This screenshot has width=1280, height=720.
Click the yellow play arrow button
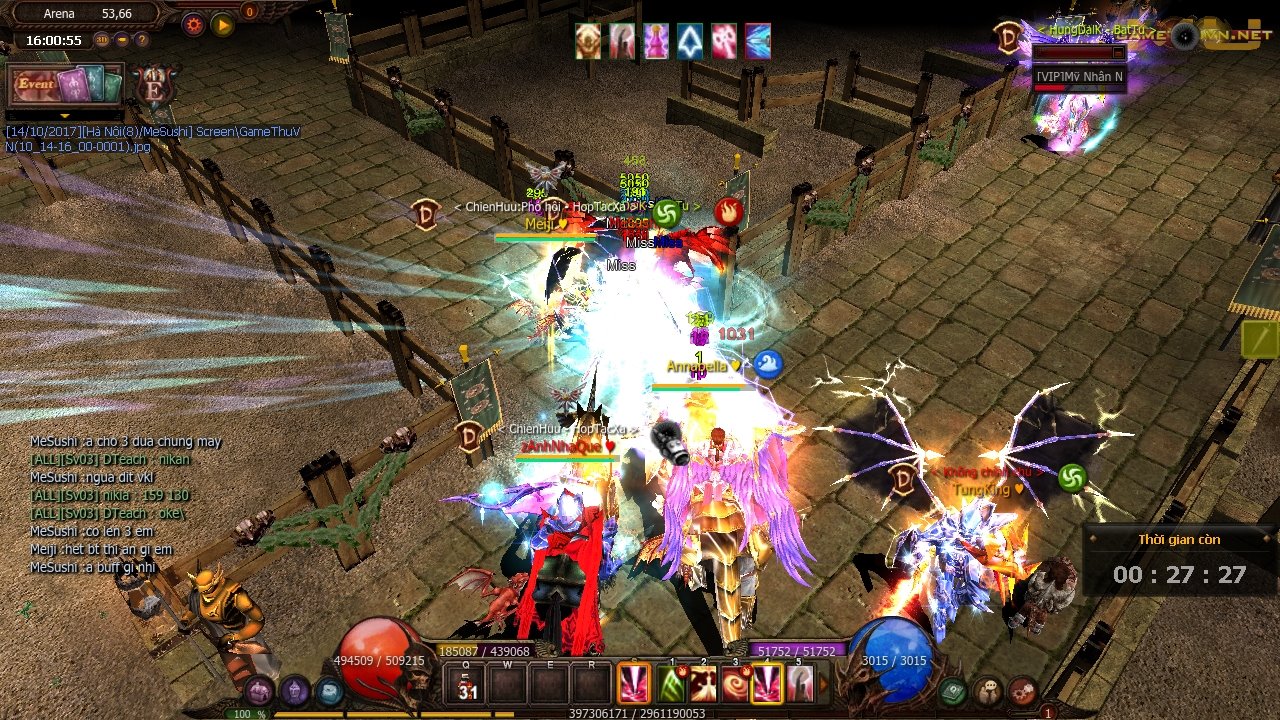222,24
